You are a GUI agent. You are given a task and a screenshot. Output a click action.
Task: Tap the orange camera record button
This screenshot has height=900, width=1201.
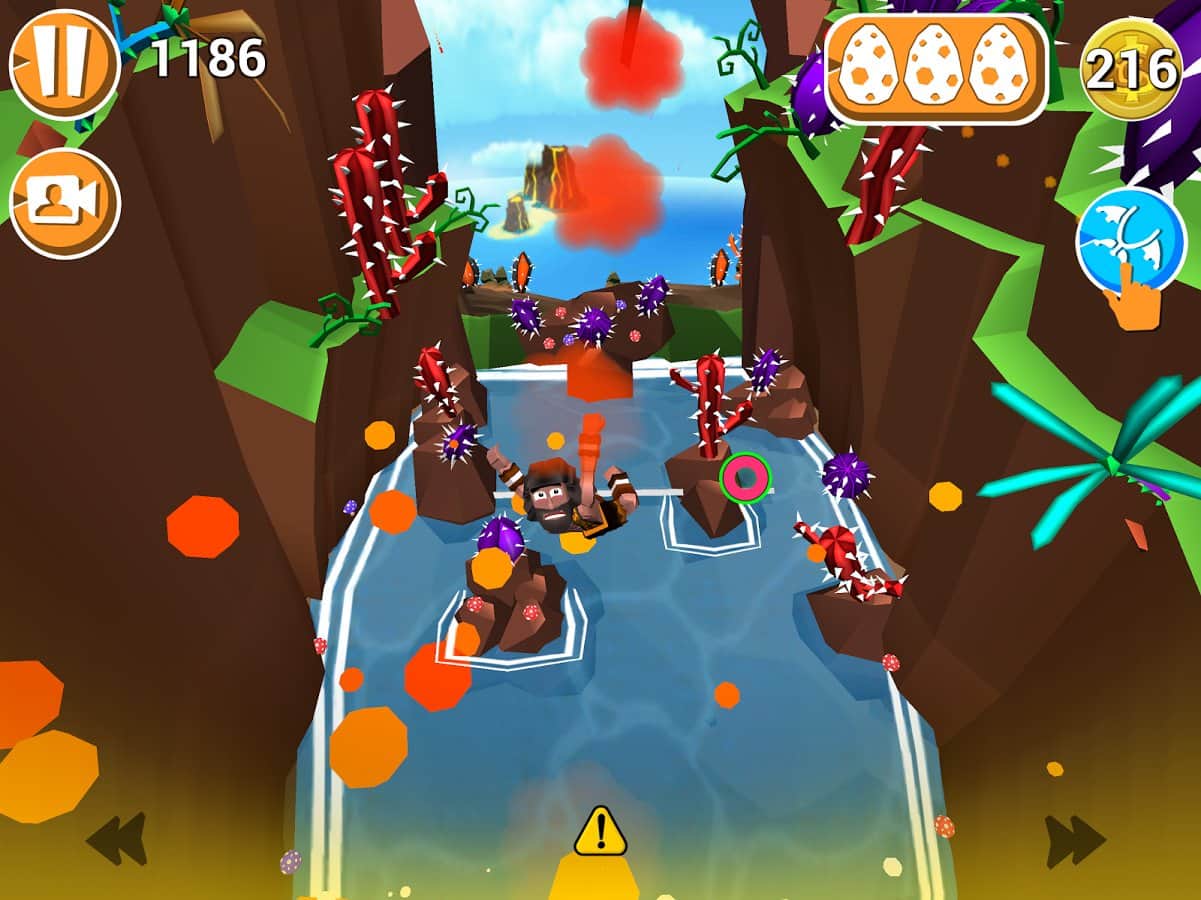pos(64,204)
